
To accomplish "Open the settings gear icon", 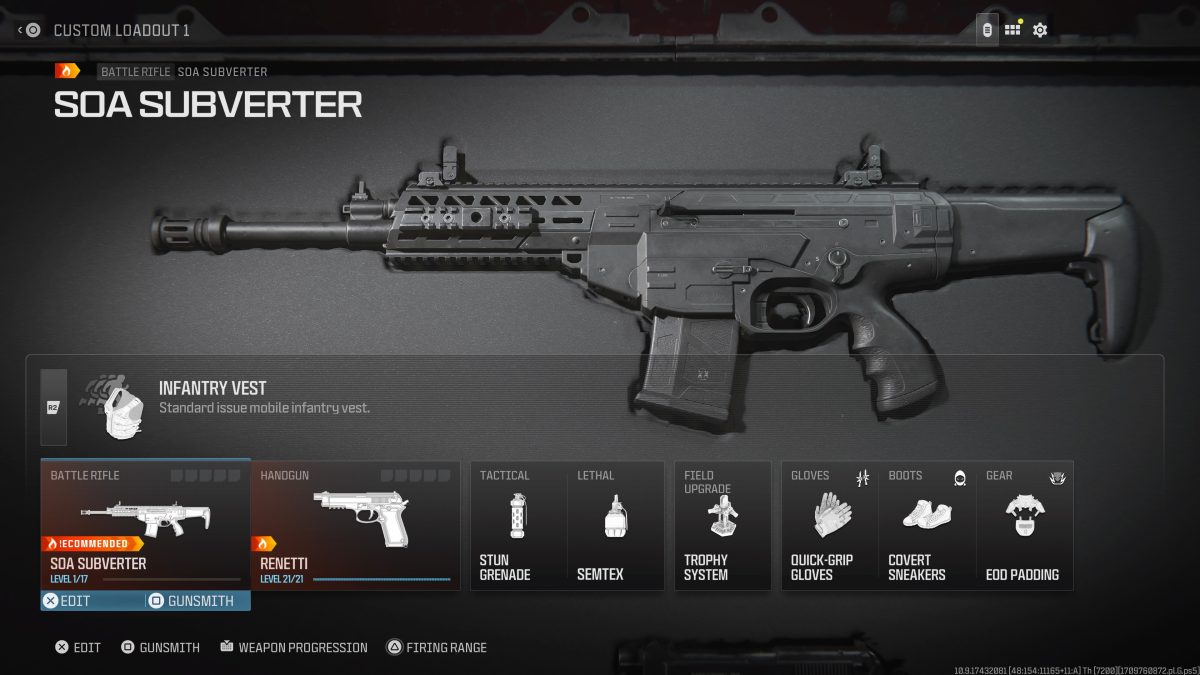I will [x=1040, y=30].
